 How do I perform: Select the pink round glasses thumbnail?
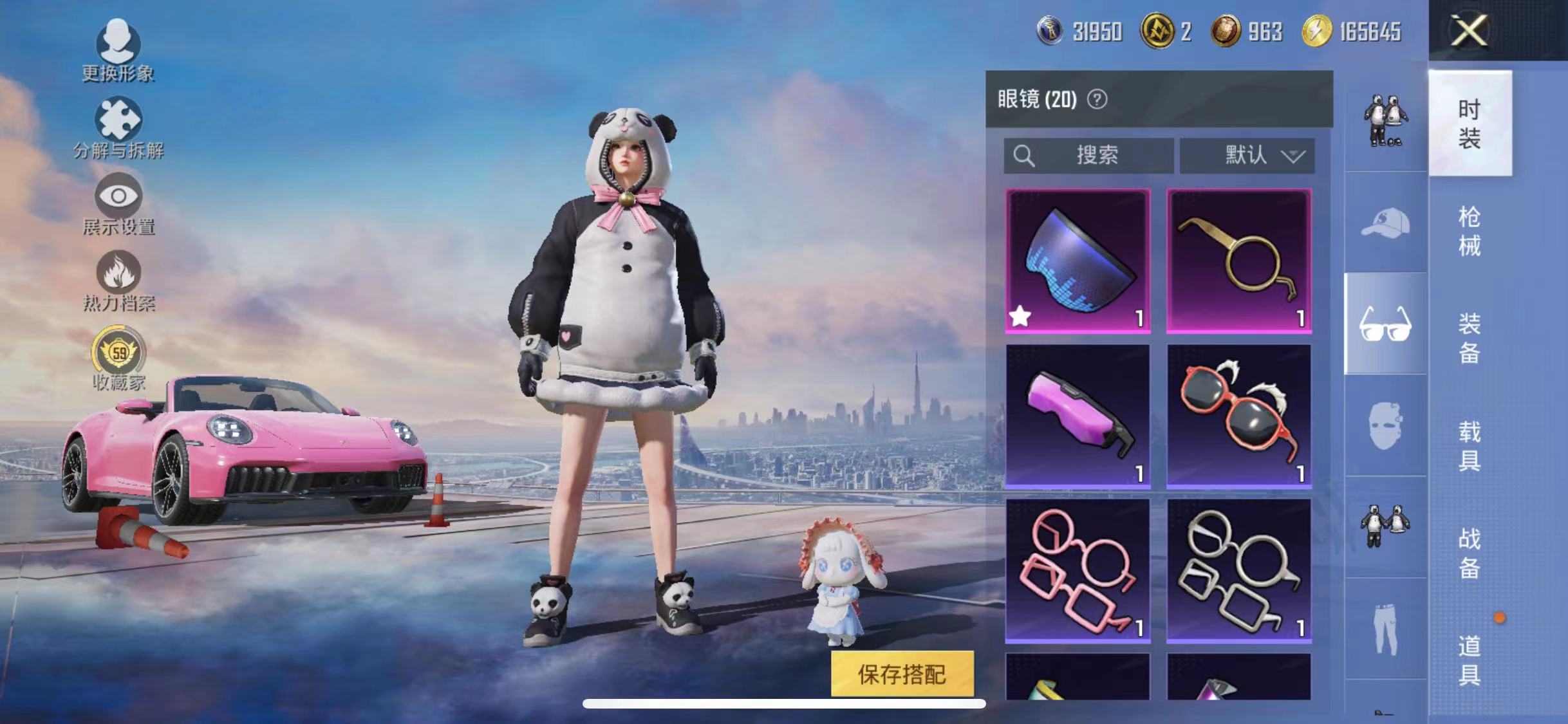coord(1078,570)
